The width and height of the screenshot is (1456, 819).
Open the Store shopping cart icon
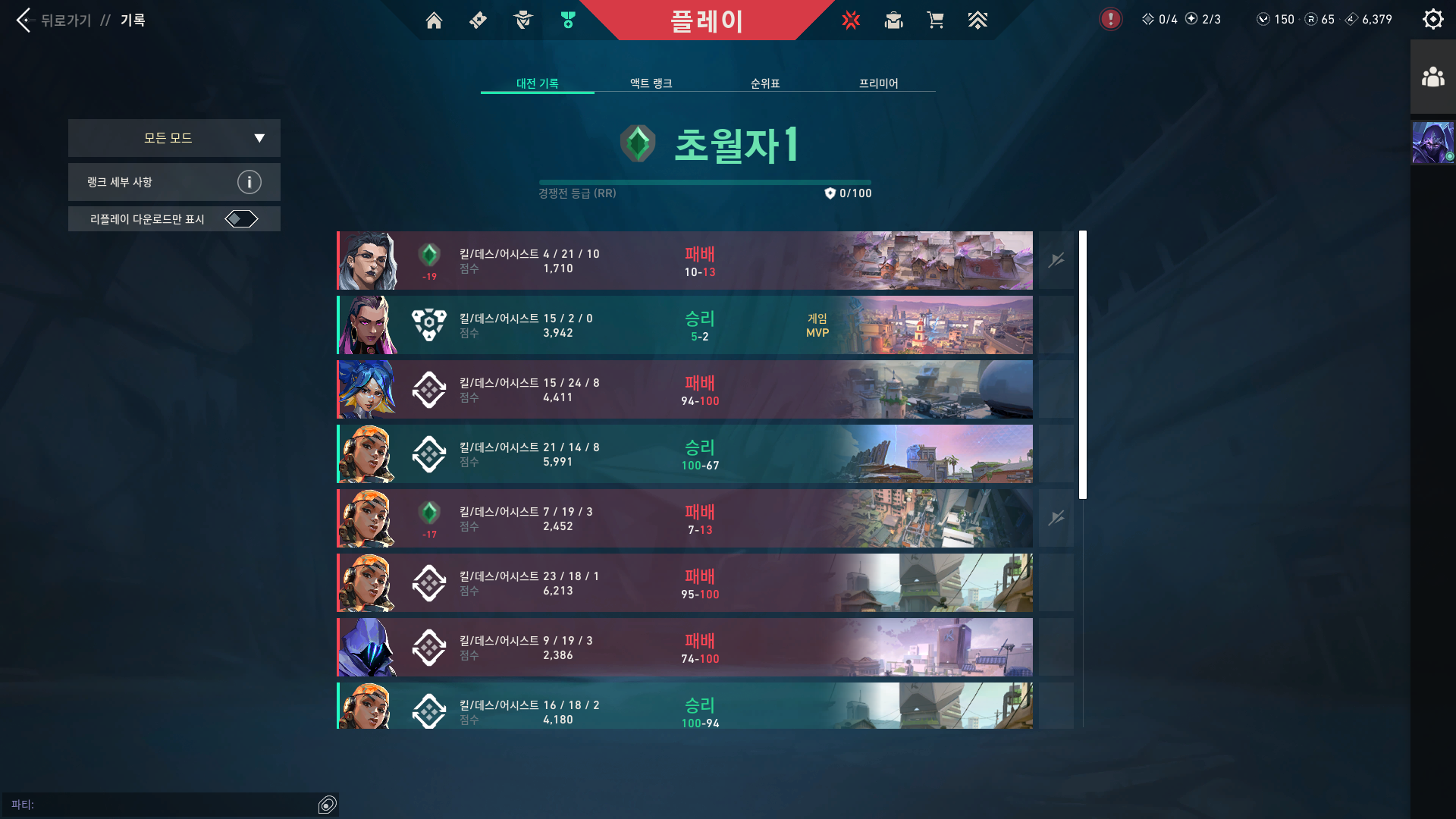(x=936, y=20)
